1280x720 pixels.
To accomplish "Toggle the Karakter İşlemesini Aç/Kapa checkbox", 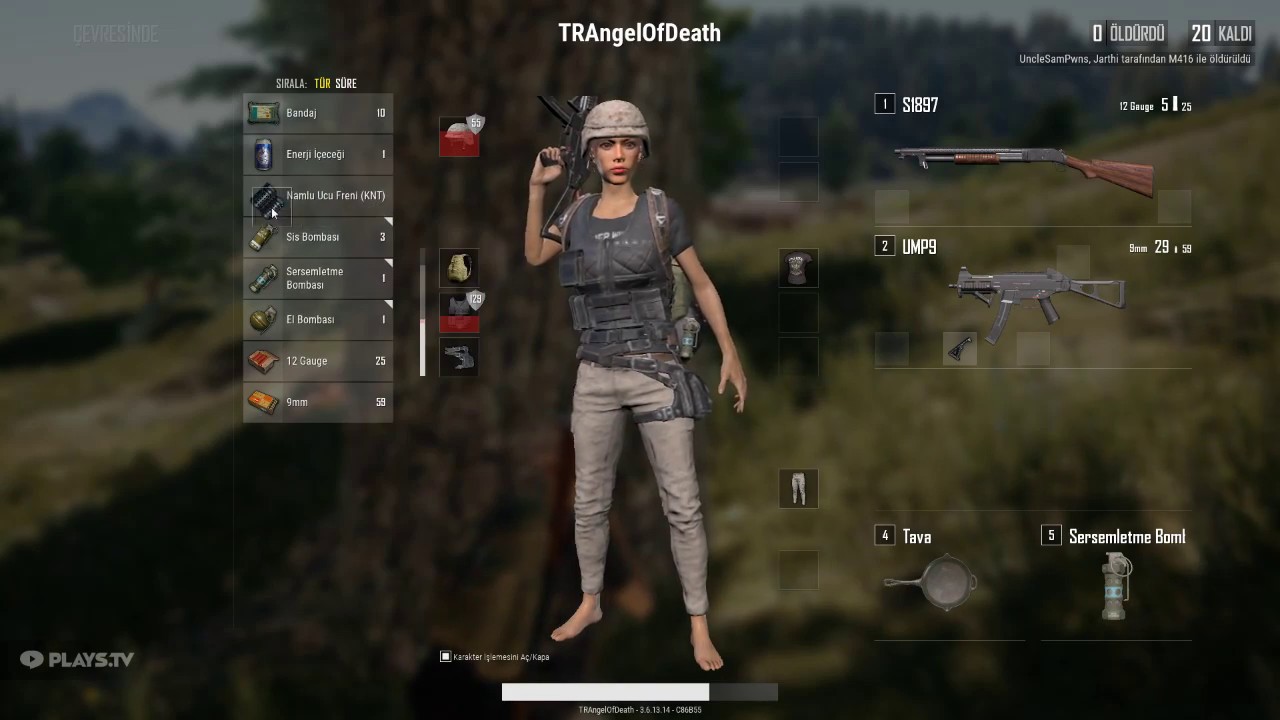I will pos(445,656).
